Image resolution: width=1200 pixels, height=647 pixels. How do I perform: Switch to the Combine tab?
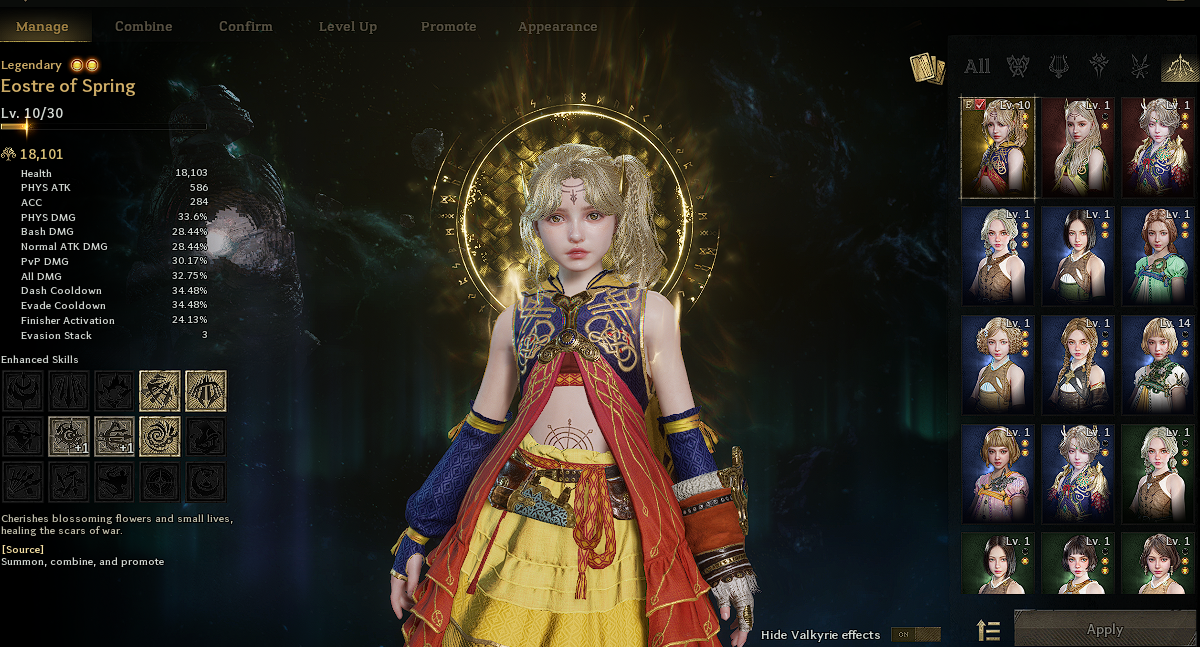(144, 27)
